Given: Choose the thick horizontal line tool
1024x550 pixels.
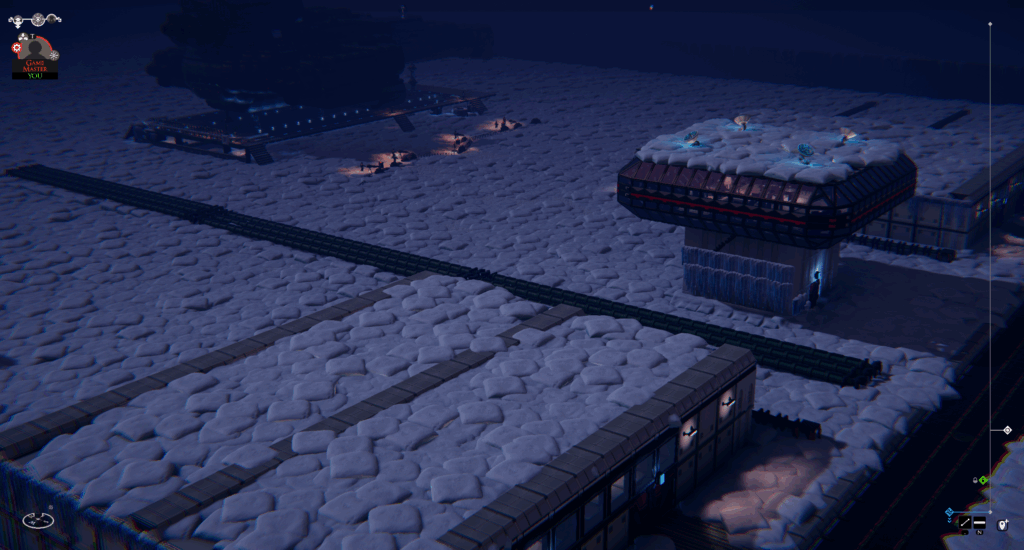Looking at the screenshot, I should coord(980,523).
